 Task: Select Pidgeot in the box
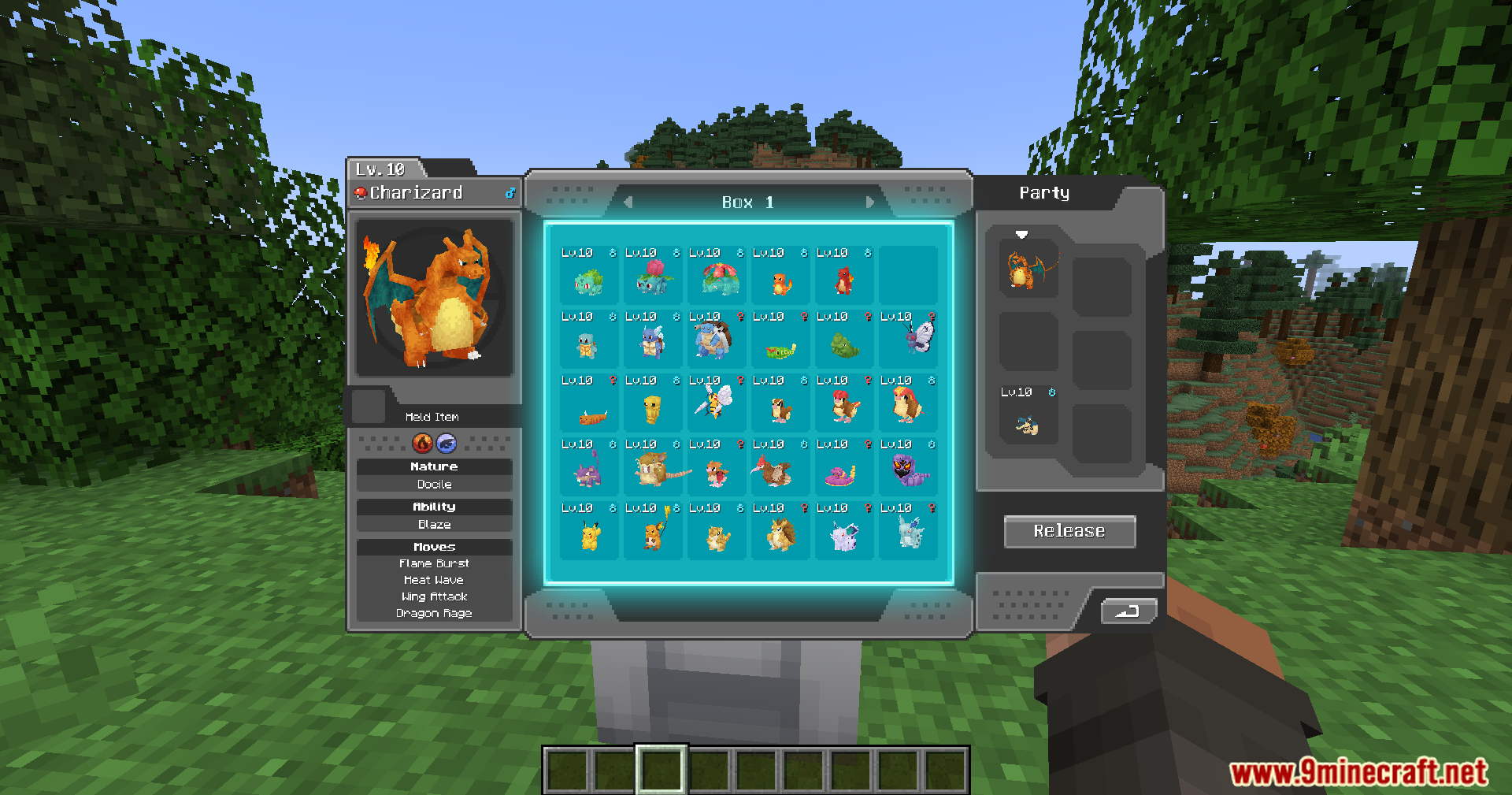click(908, 403)
